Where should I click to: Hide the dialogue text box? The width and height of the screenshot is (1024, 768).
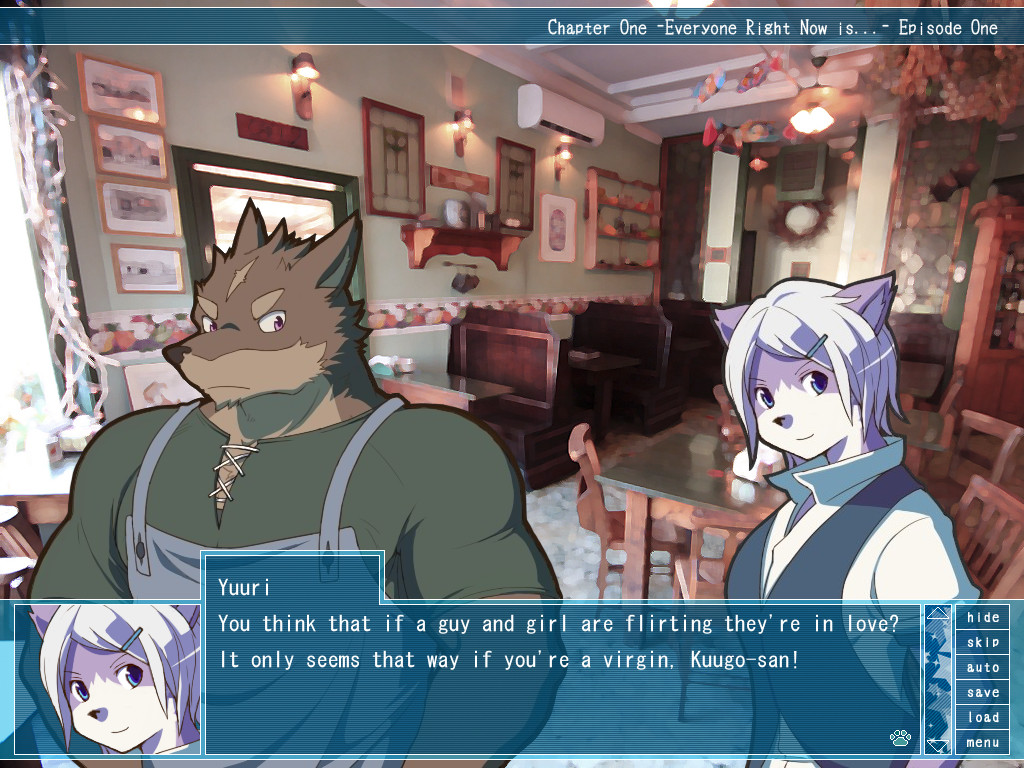(982, 617)
